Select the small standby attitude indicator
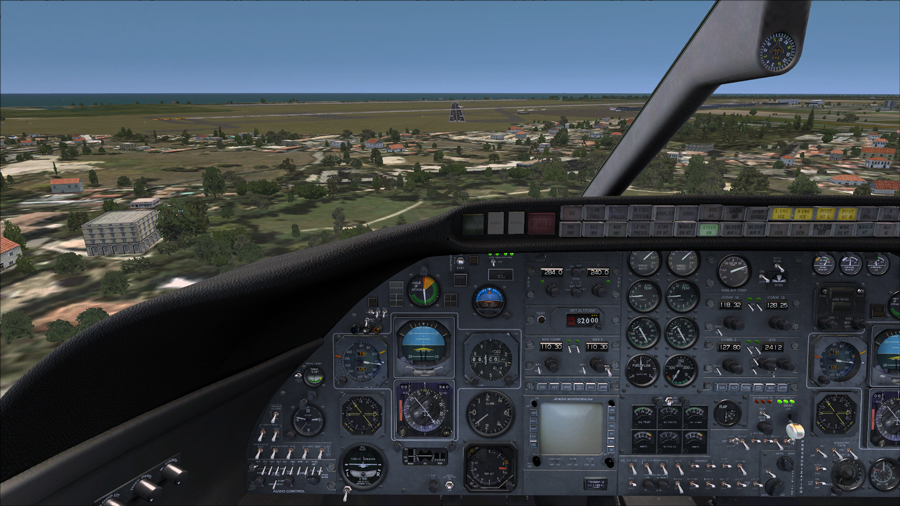The width and height of the screenshot is (900, 506). [x=489, y=301]
